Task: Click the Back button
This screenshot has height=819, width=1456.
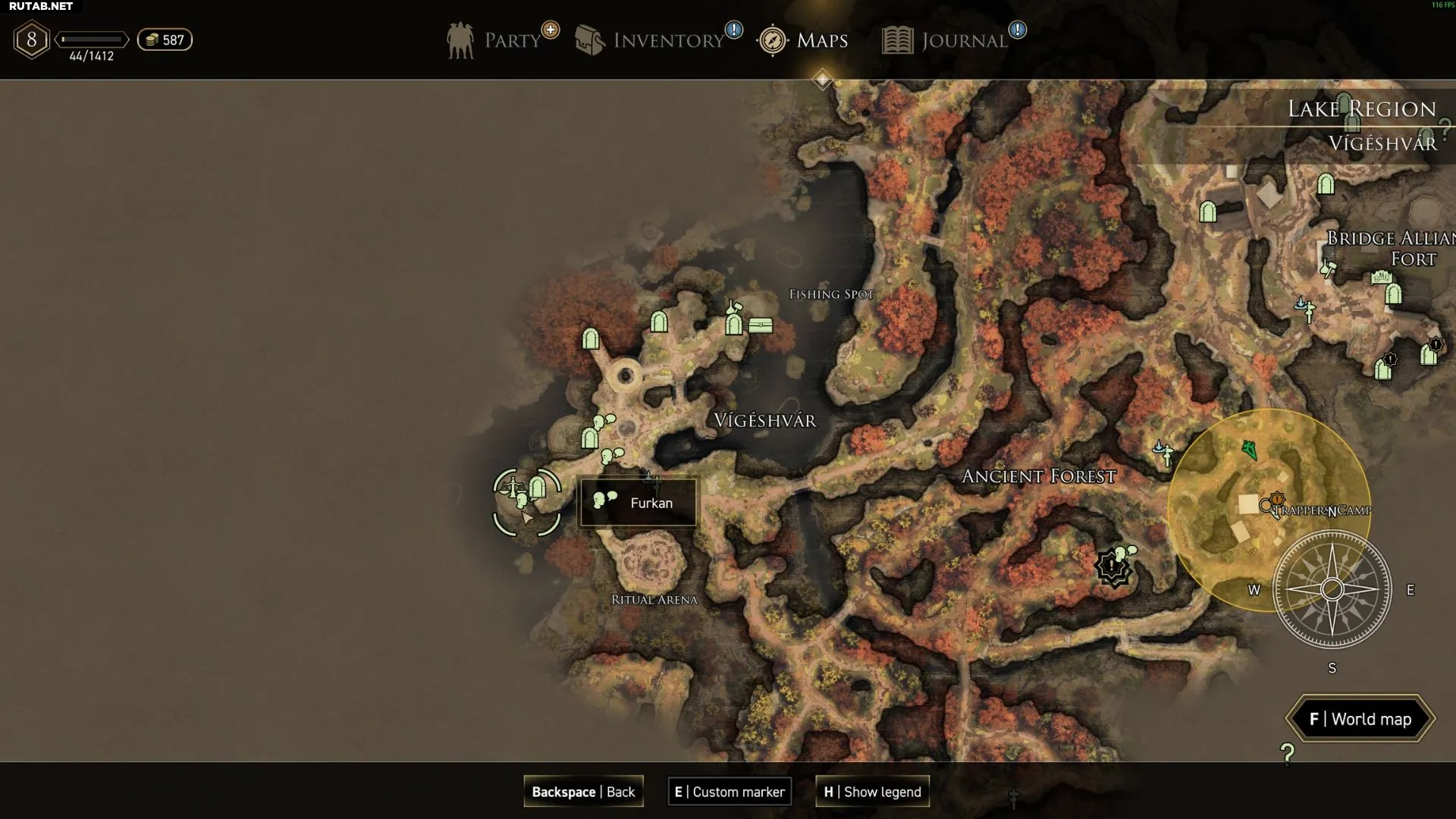Action: tap(583, 792)
